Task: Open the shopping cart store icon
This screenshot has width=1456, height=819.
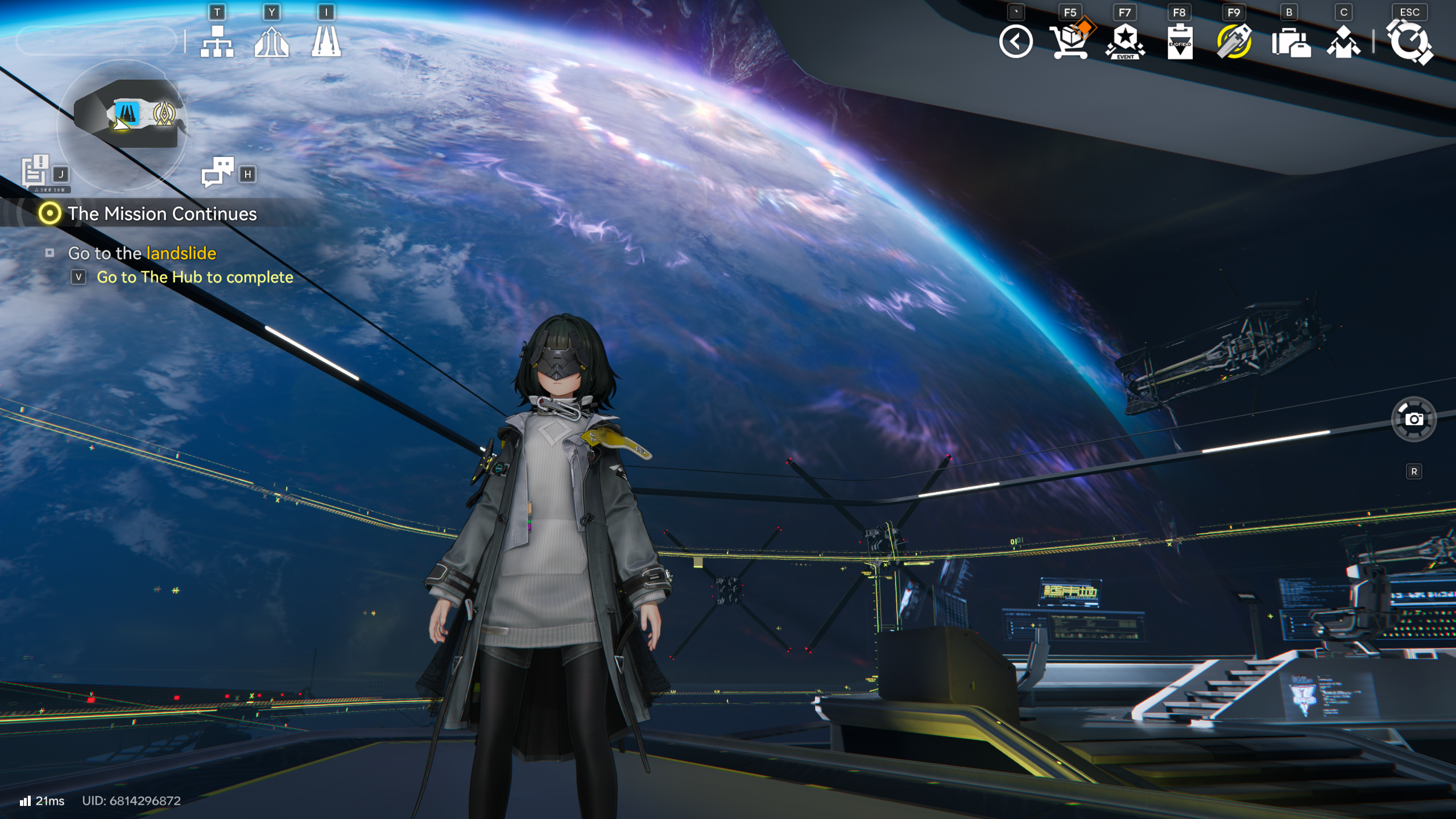Action: (1069, 42)
